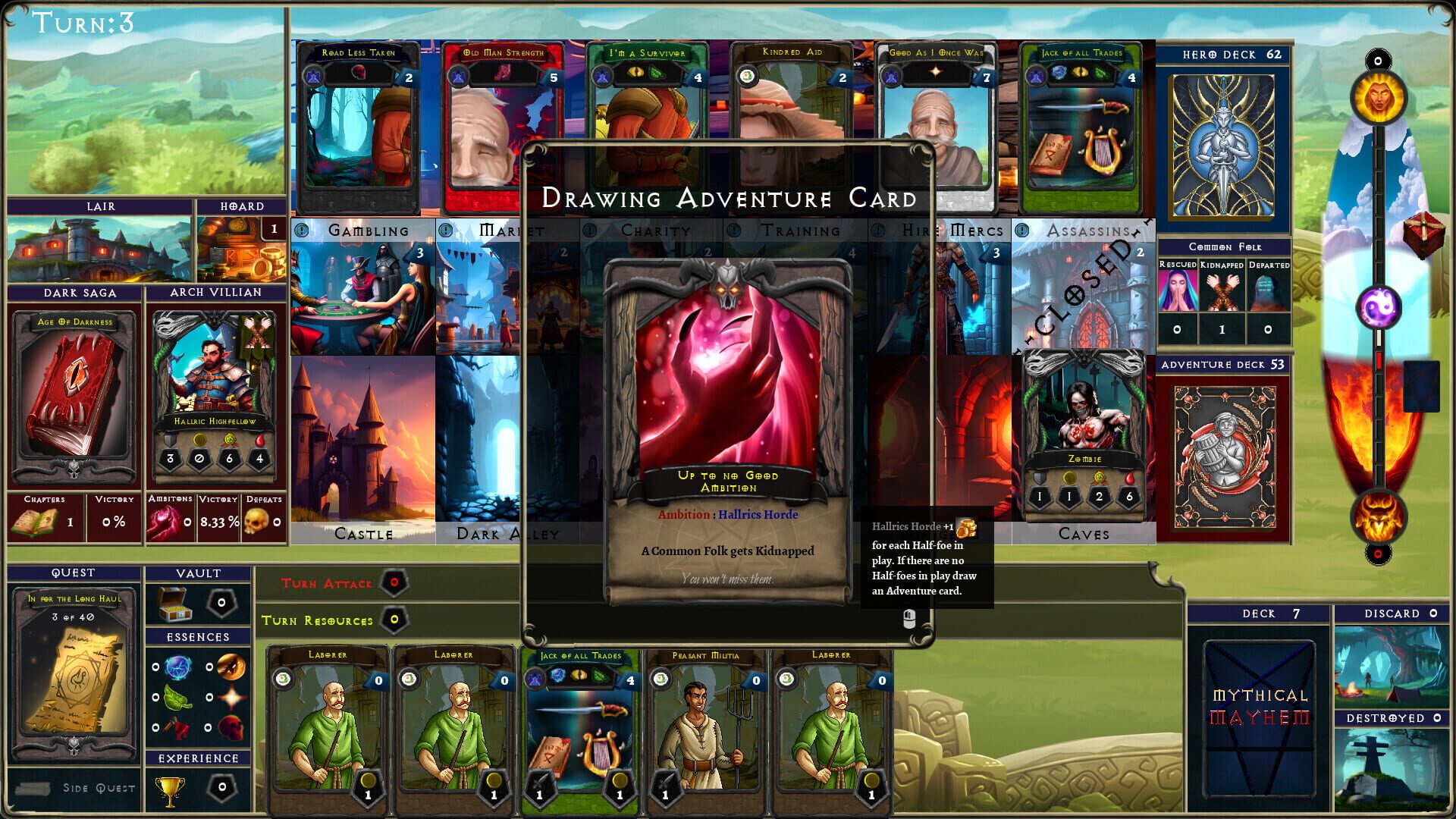Click the red gift box beside the alignment track
Viewport: 1456px width, 819px height.
(1423, 233)
